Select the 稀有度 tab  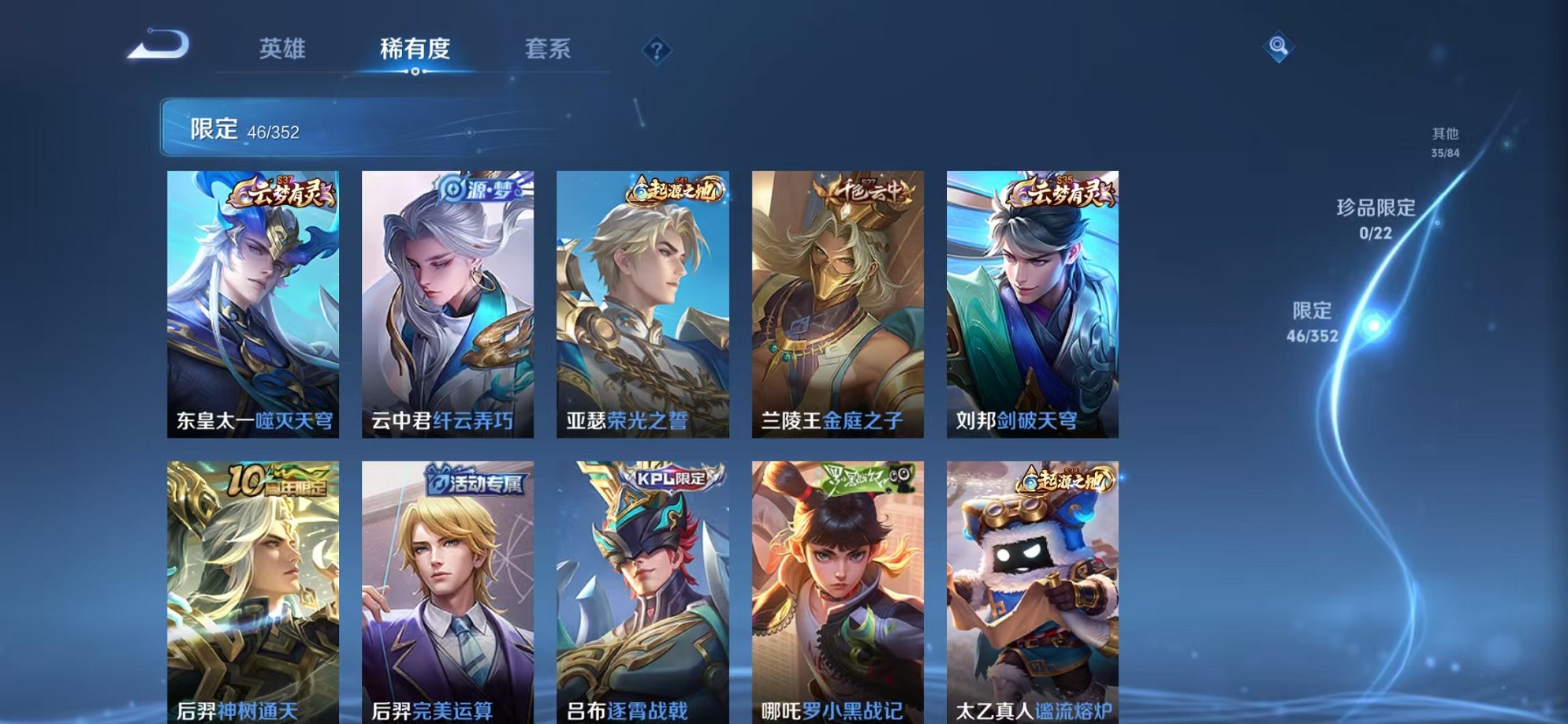point(415,49)
